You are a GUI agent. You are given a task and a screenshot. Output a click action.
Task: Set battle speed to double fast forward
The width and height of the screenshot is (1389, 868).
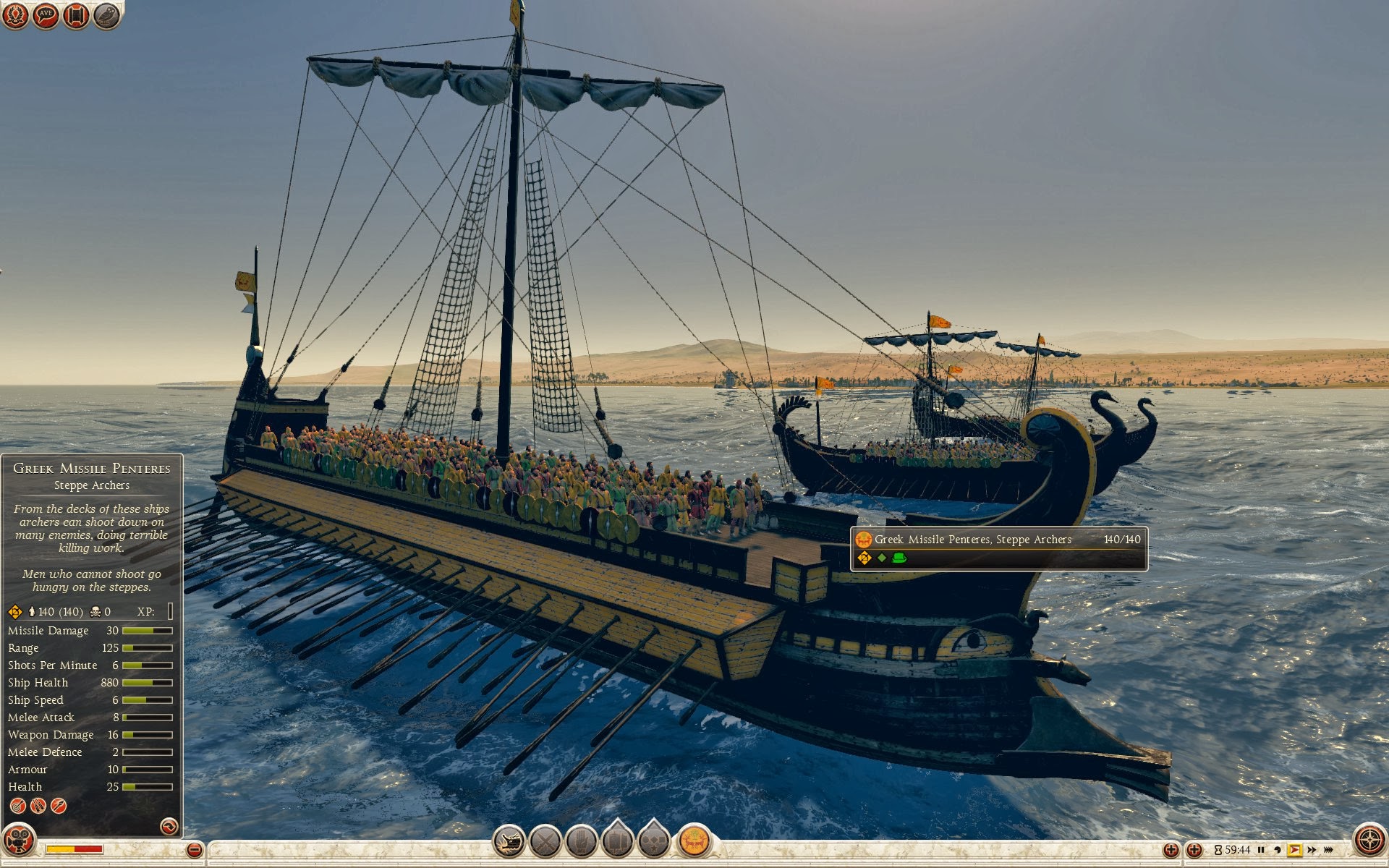point(1311,850)
